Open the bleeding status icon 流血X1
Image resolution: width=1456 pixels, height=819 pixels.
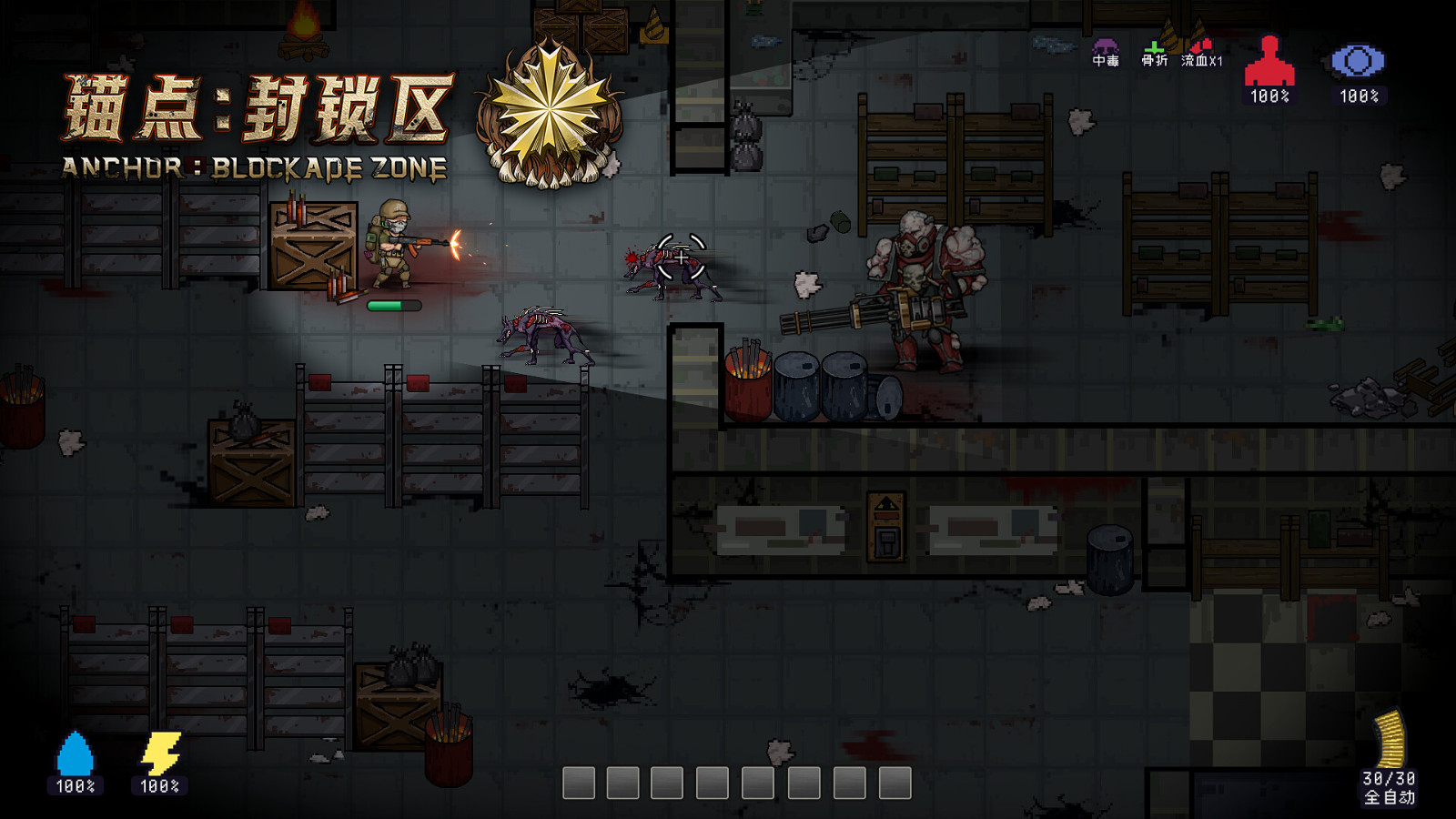coord(1201,50)
